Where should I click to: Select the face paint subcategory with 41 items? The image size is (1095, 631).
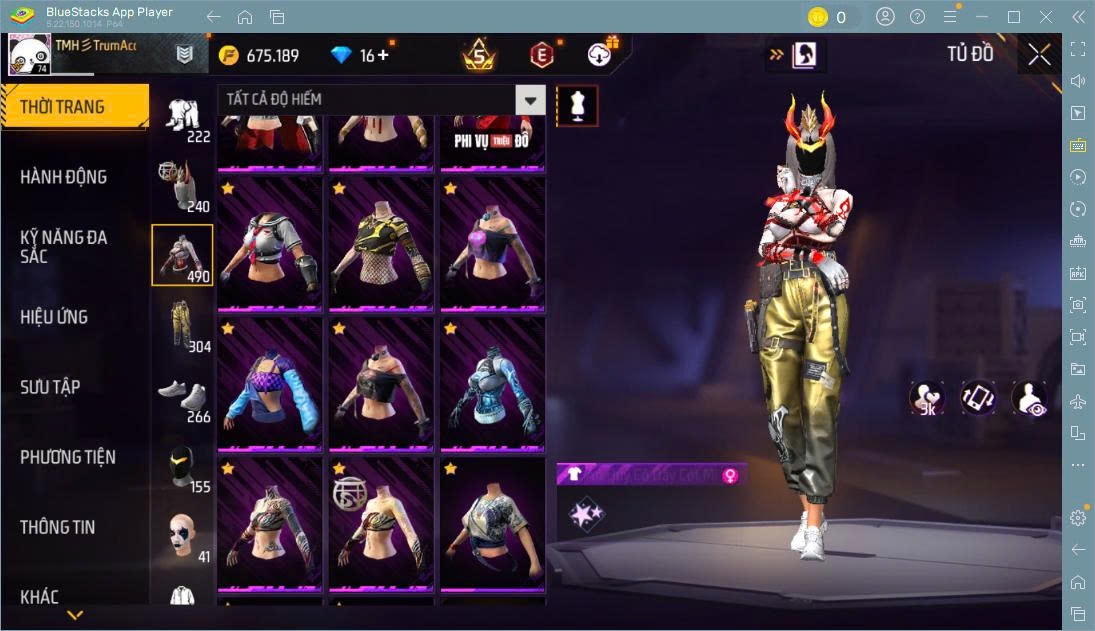[183, 535]
